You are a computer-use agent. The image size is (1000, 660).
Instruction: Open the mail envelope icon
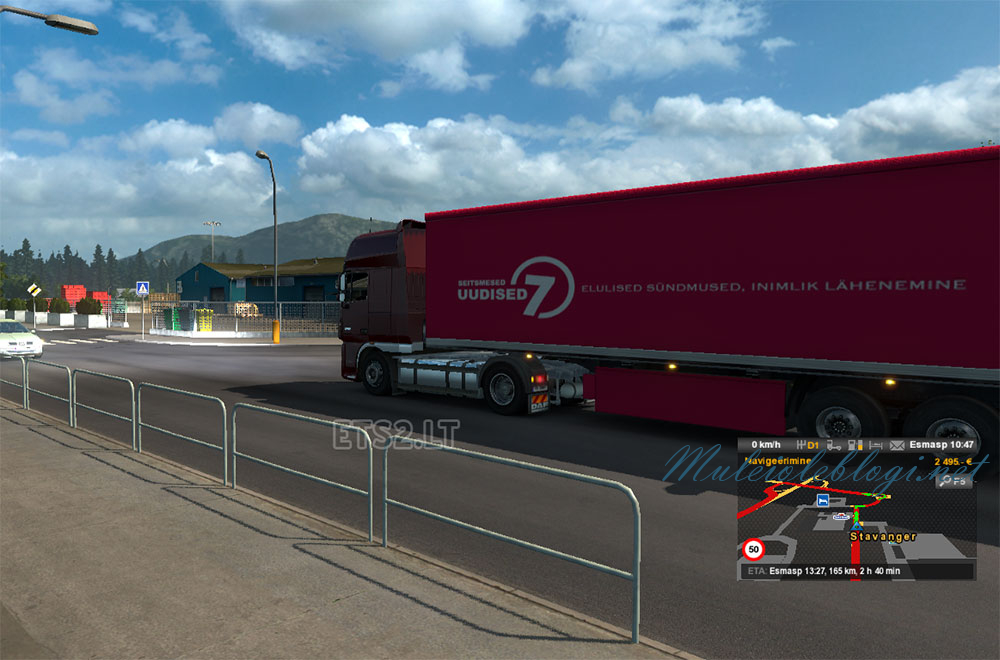(x=897, y=445)
